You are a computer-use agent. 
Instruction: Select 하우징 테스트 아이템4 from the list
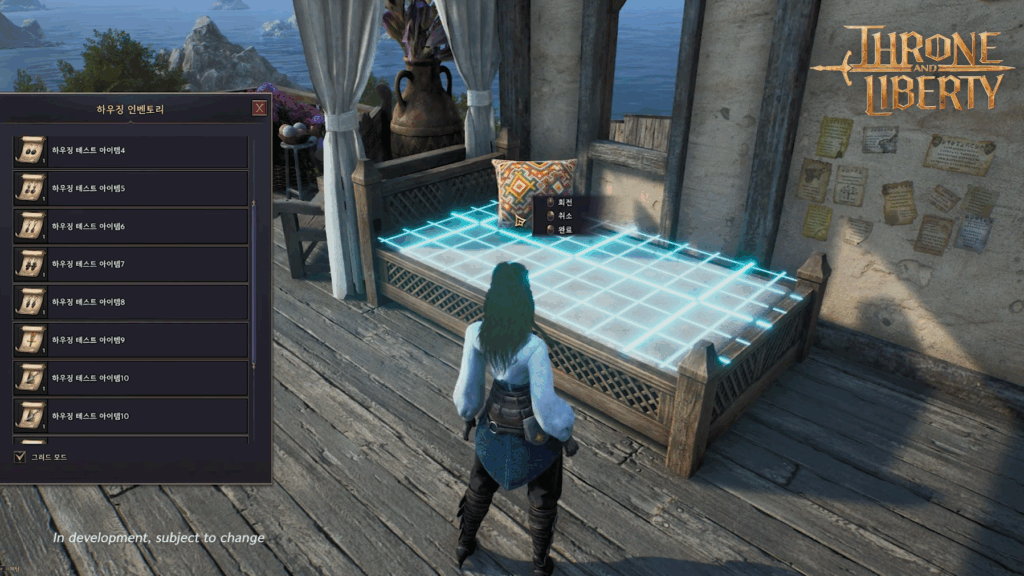pos(131,151)
